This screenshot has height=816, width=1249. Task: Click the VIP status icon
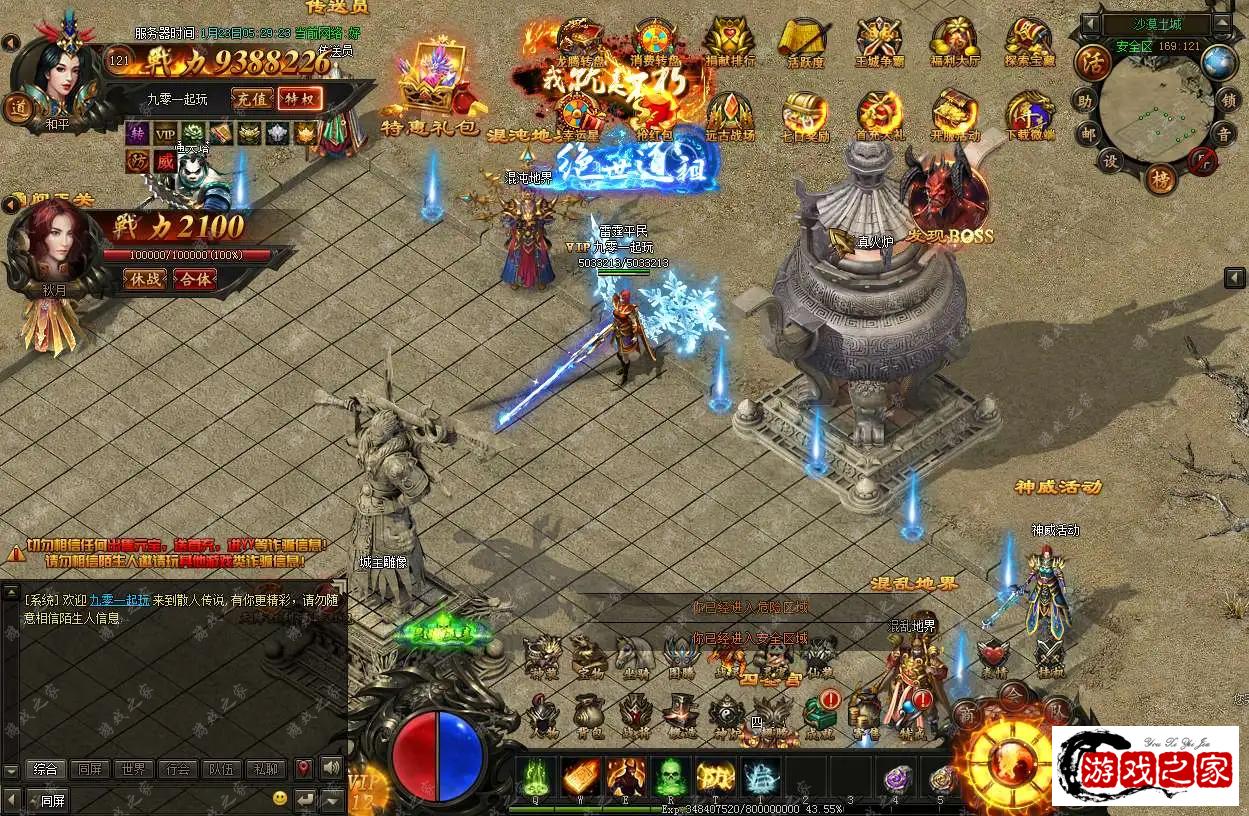(164, 133)
